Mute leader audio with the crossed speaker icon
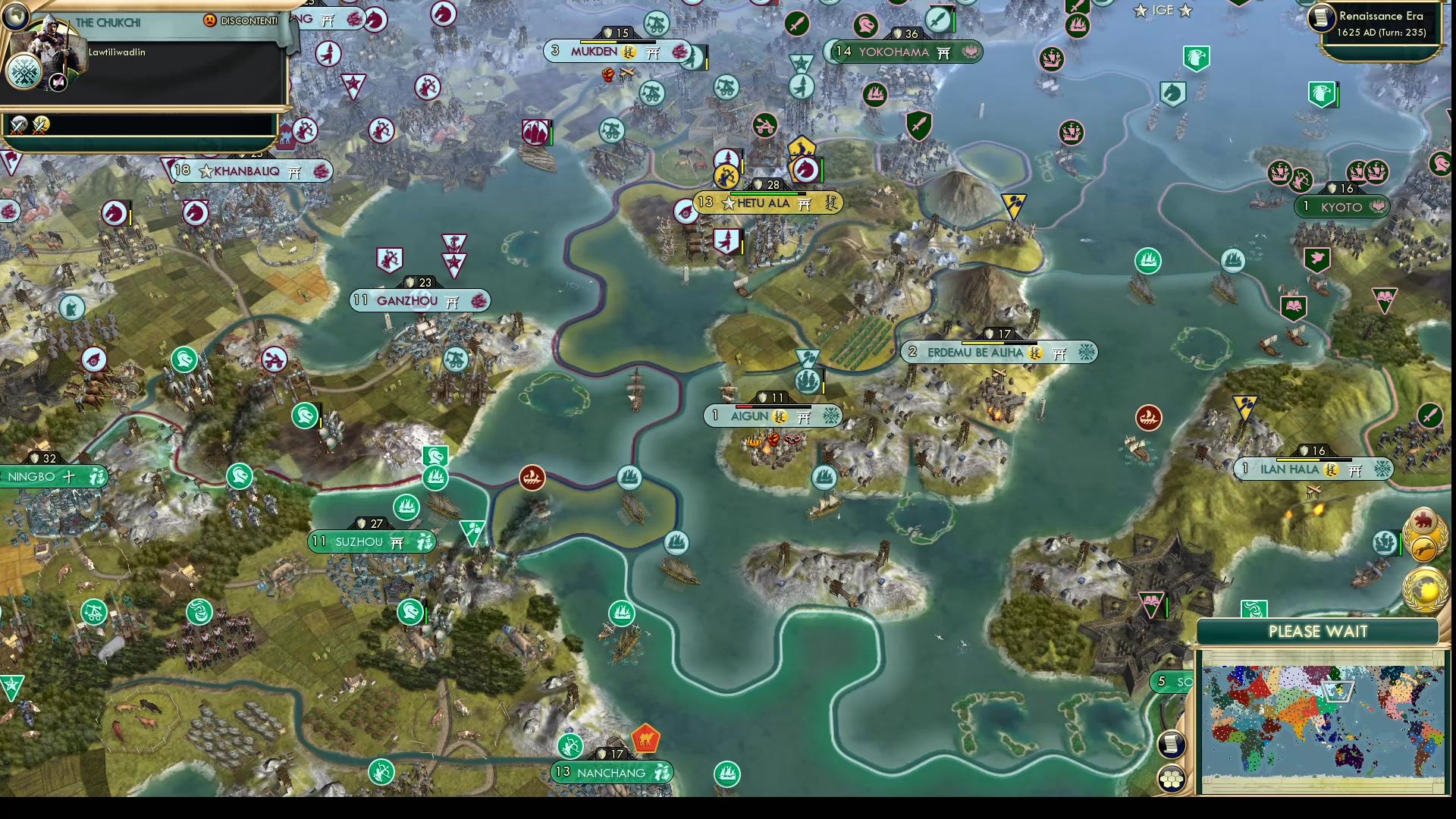This screenshot has height=819, width=1456. (58, 83)
